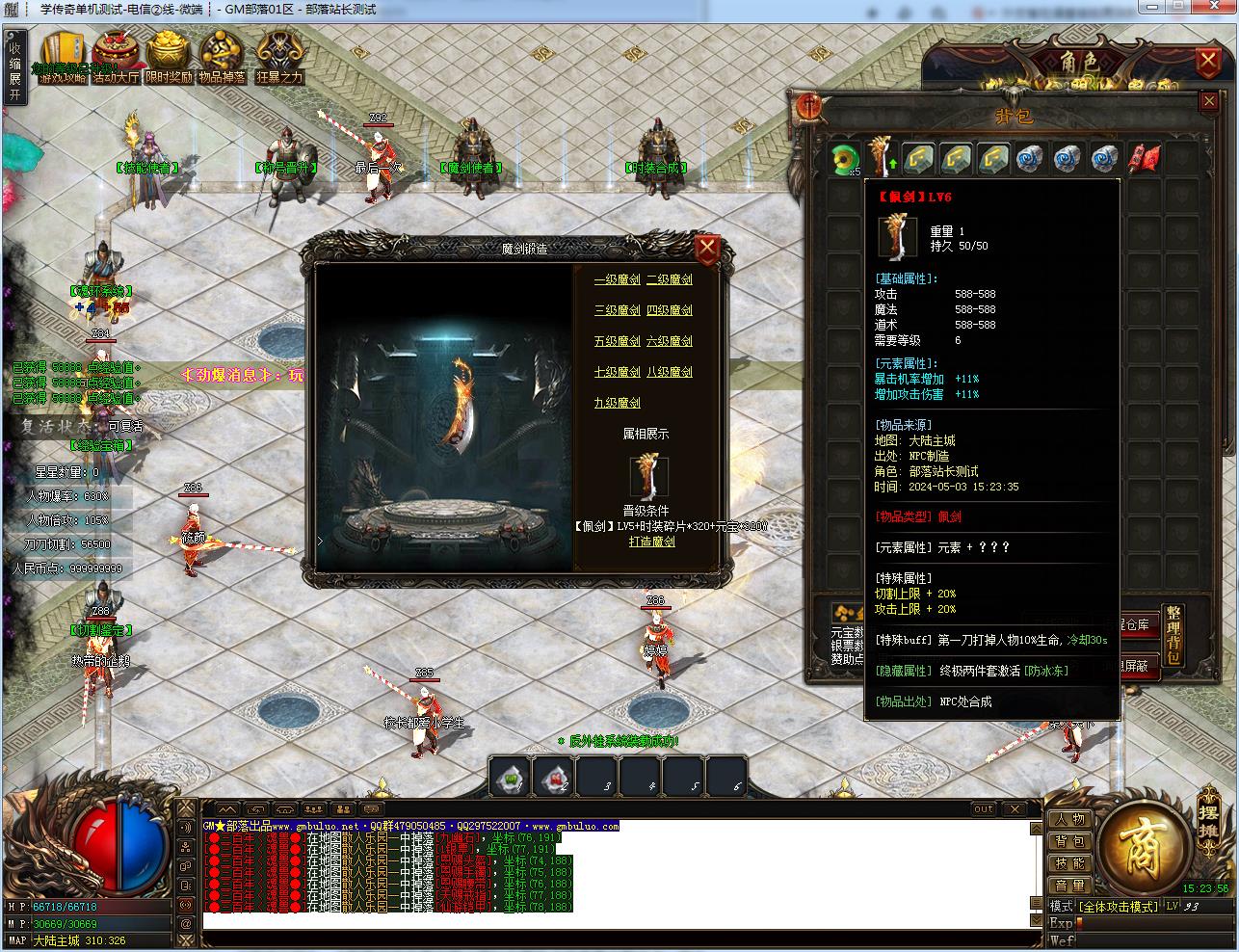Show the 限时奖励 timed rewards

pyautogui.click(x=169, y=60)
